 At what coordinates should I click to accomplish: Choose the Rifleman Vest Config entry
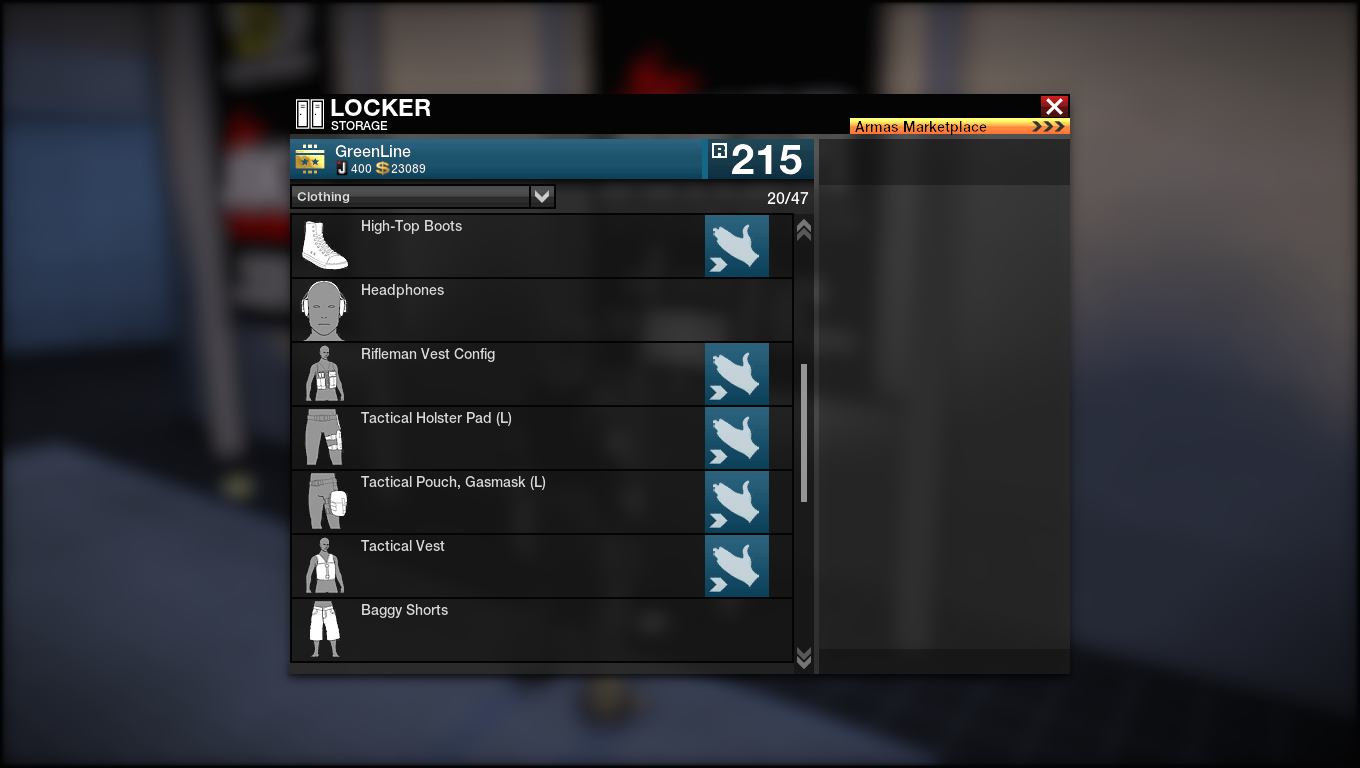point(500,374)
